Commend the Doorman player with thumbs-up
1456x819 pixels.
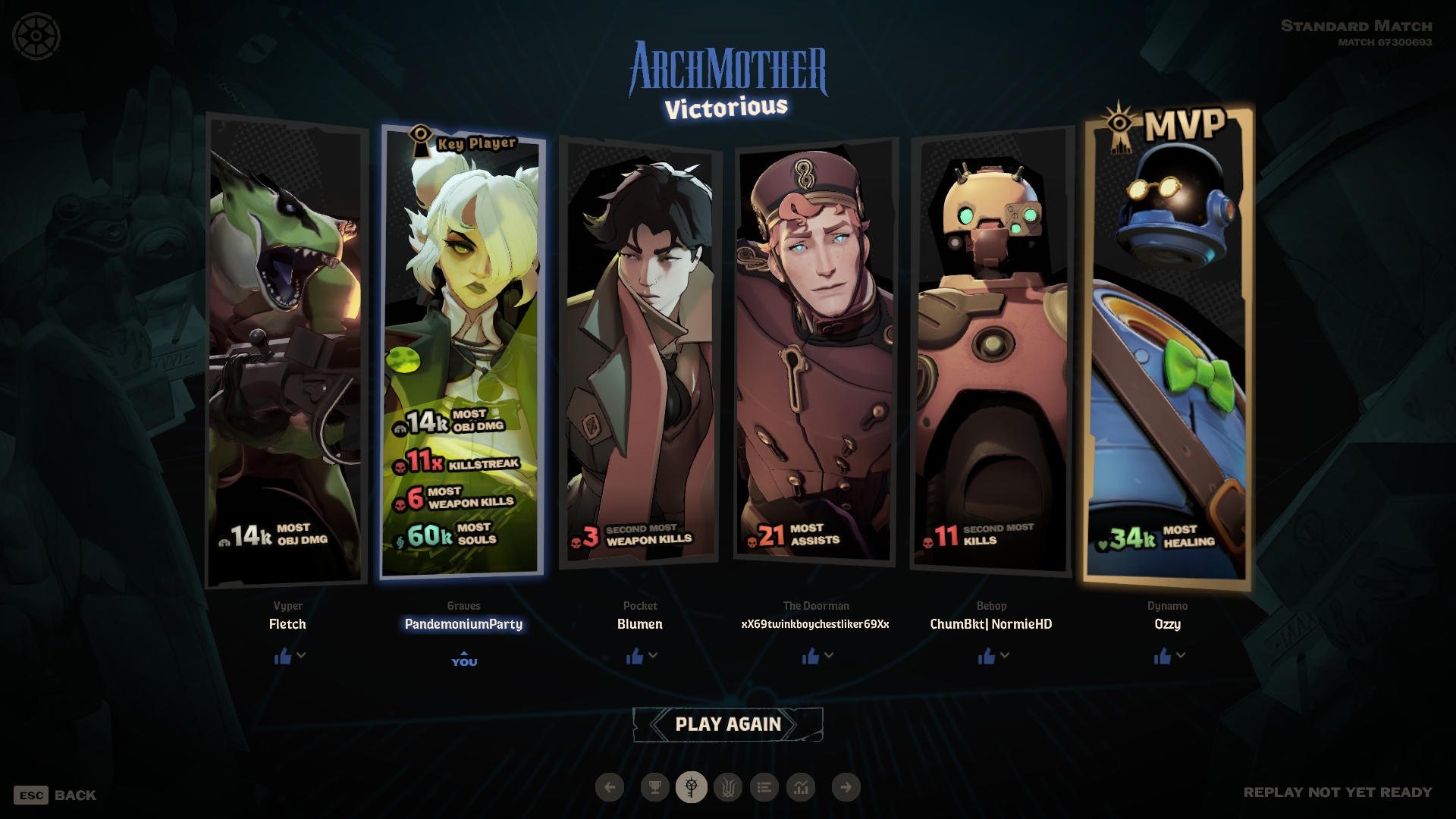pos(811,656)
